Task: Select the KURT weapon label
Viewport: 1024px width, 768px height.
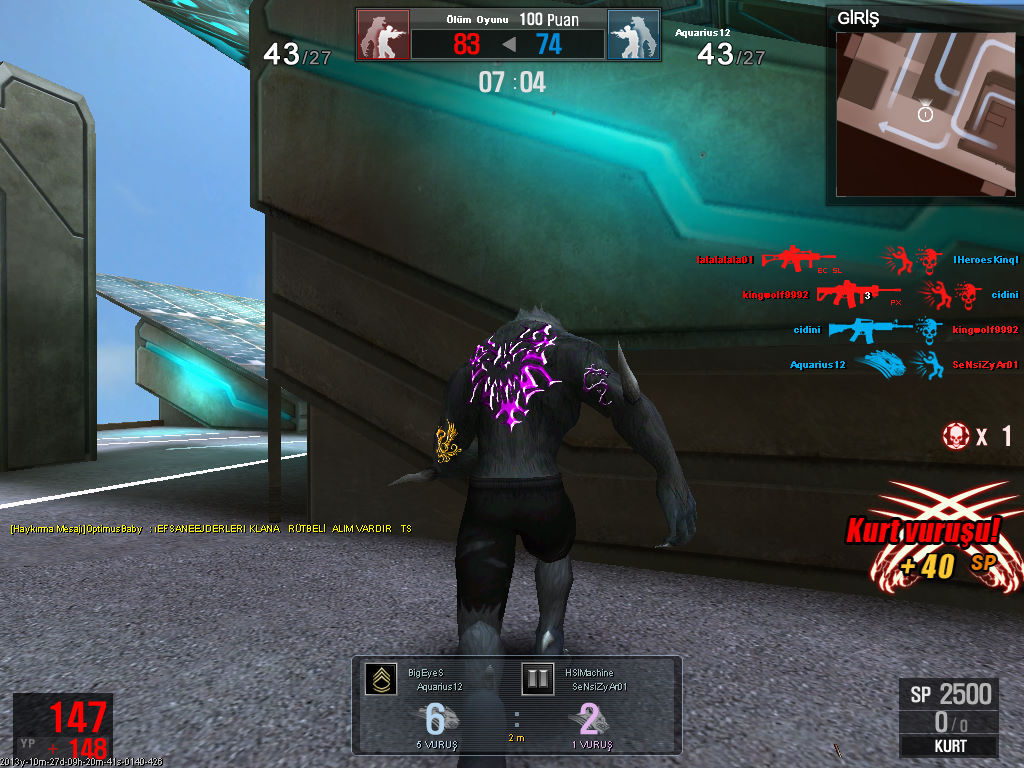Action: (949, 746)
